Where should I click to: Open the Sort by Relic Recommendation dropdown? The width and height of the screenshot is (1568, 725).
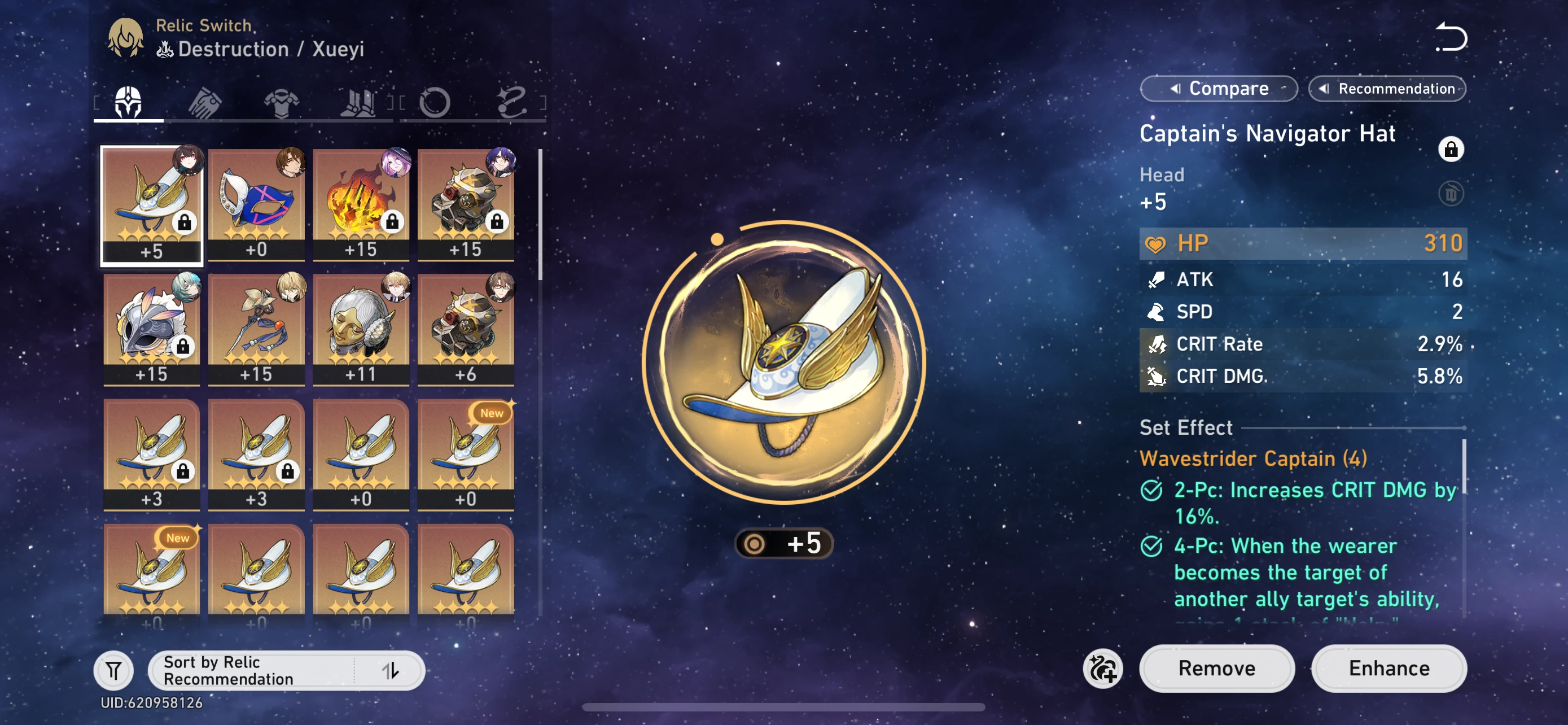tap(255, 670)
